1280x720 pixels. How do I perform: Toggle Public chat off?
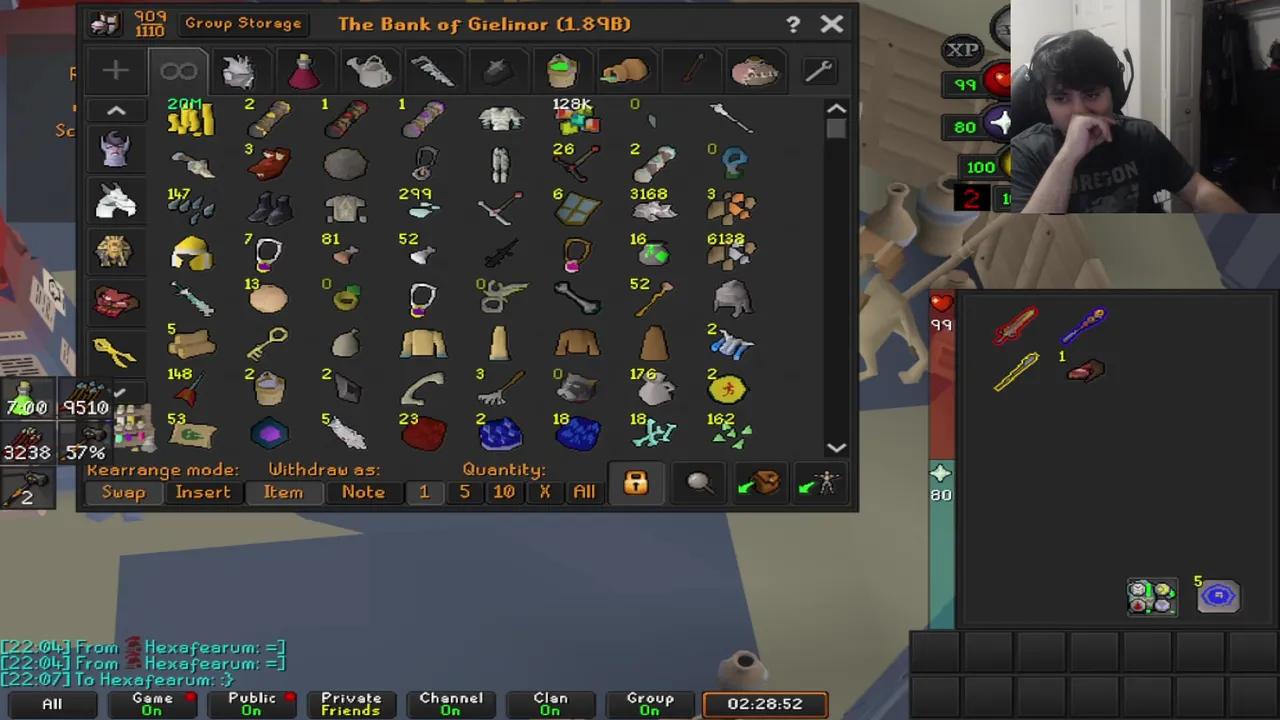251,703
